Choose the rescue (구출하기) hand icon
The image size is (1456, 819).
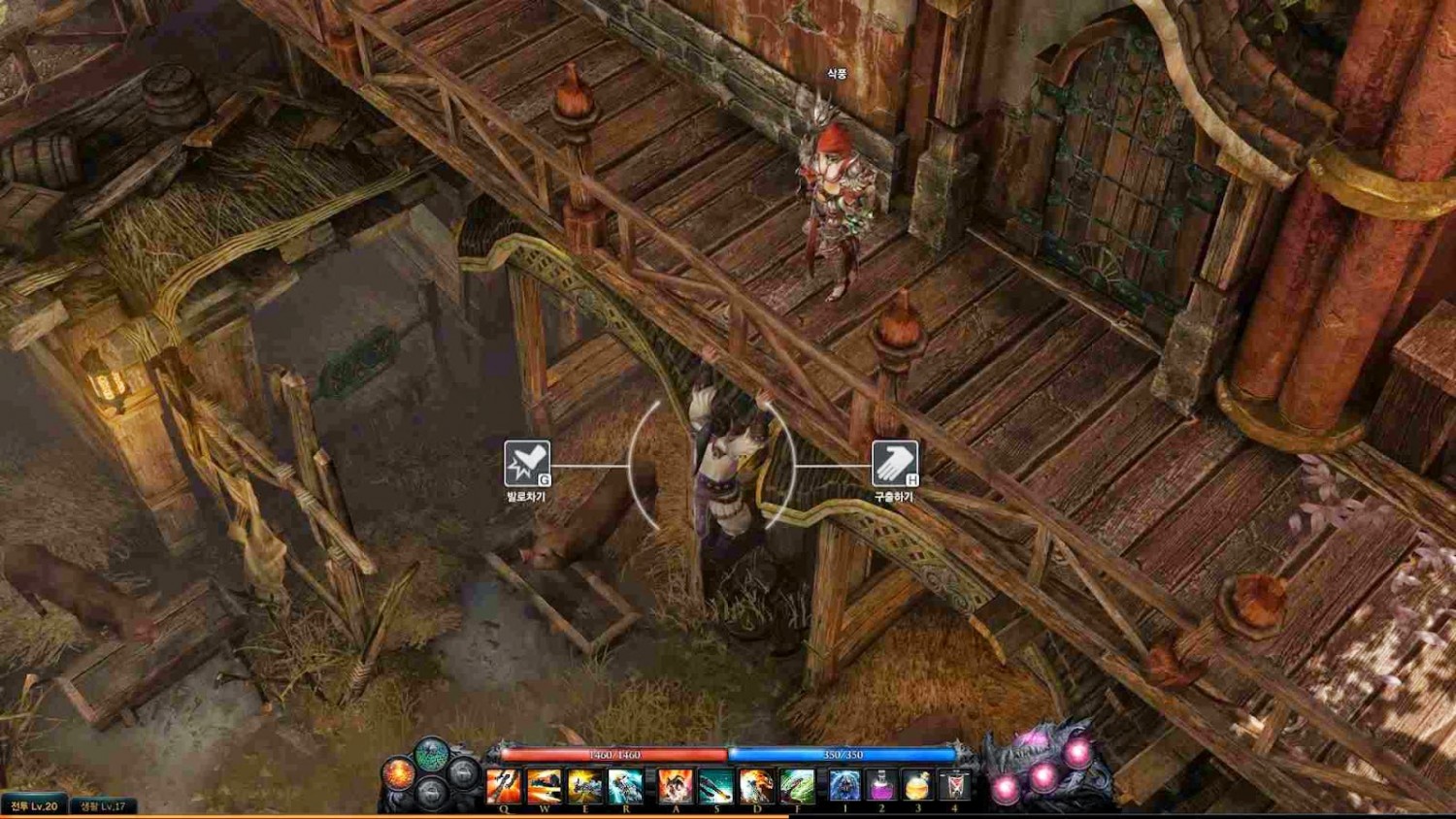coord(894,463)
